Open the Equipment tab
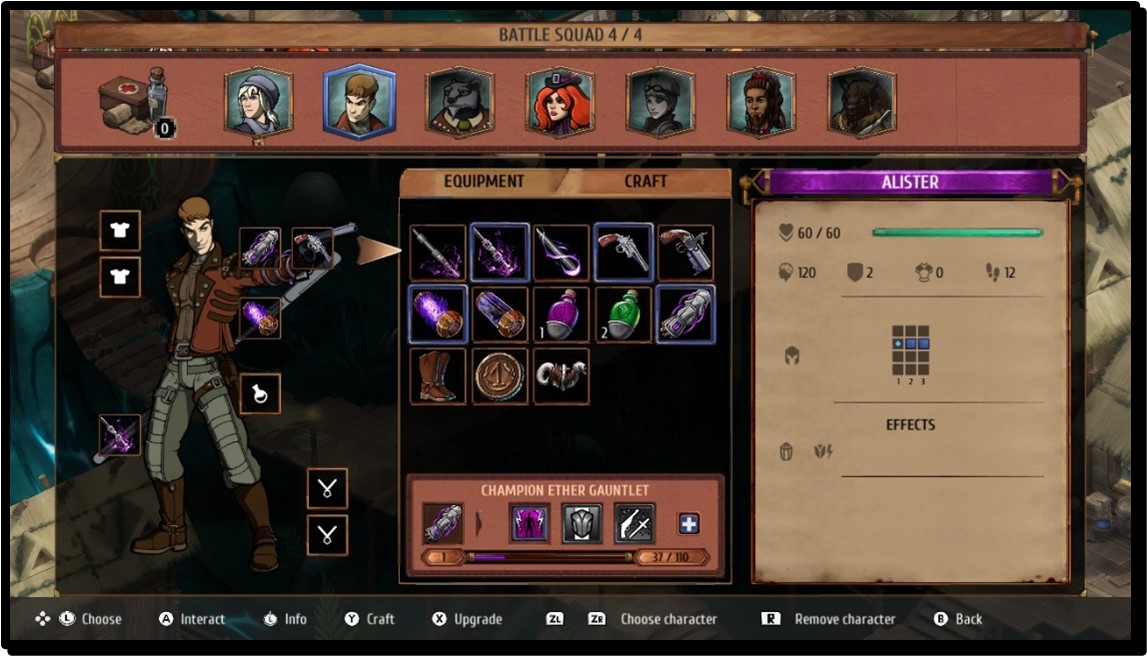This screenshot has height=656, width=1147. point(484,182)
